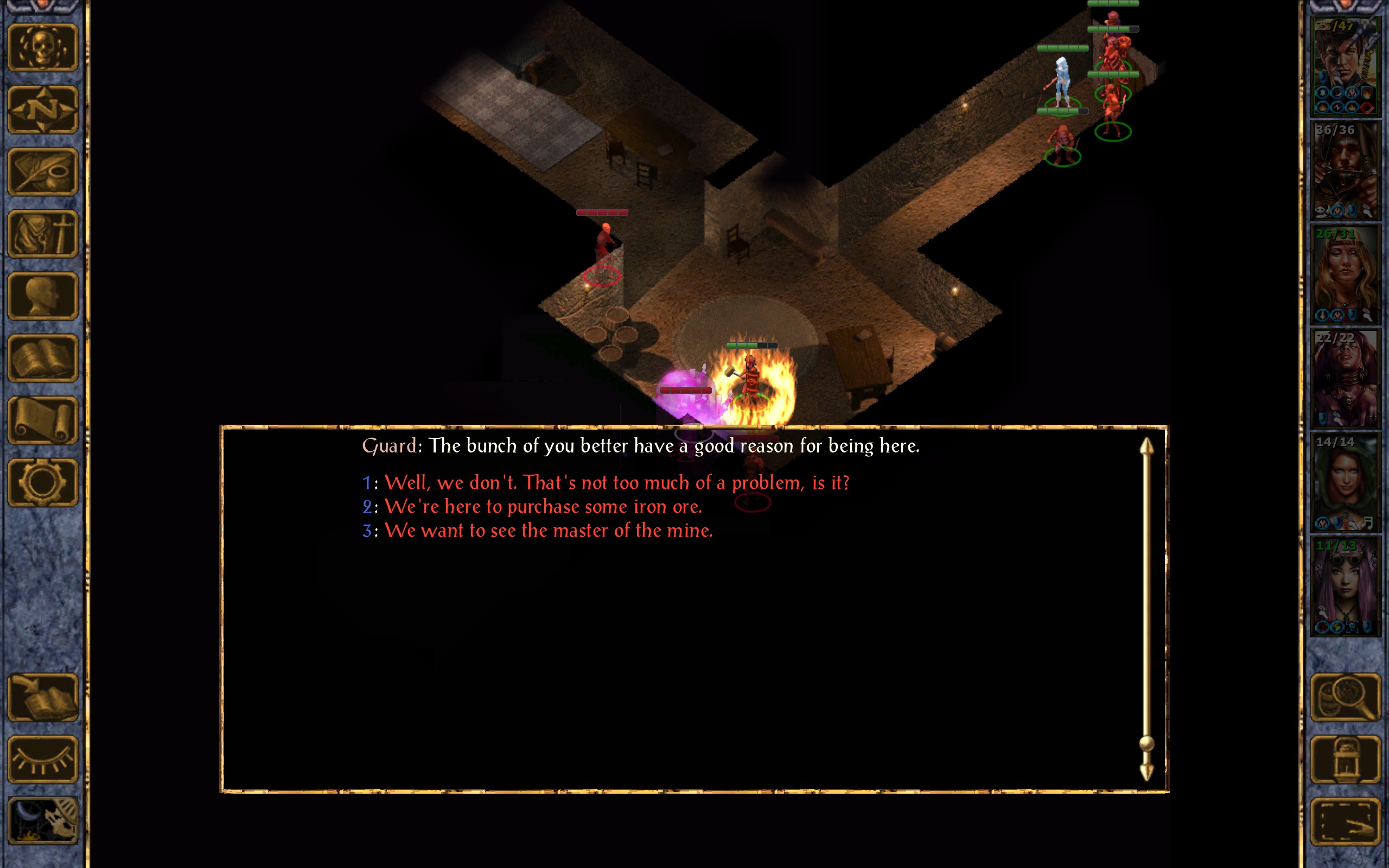The width and height of the screenshot is (1389, 868).
Task: Open the journal quill icon
Action: pyautogui.click(x=43, y=171)
